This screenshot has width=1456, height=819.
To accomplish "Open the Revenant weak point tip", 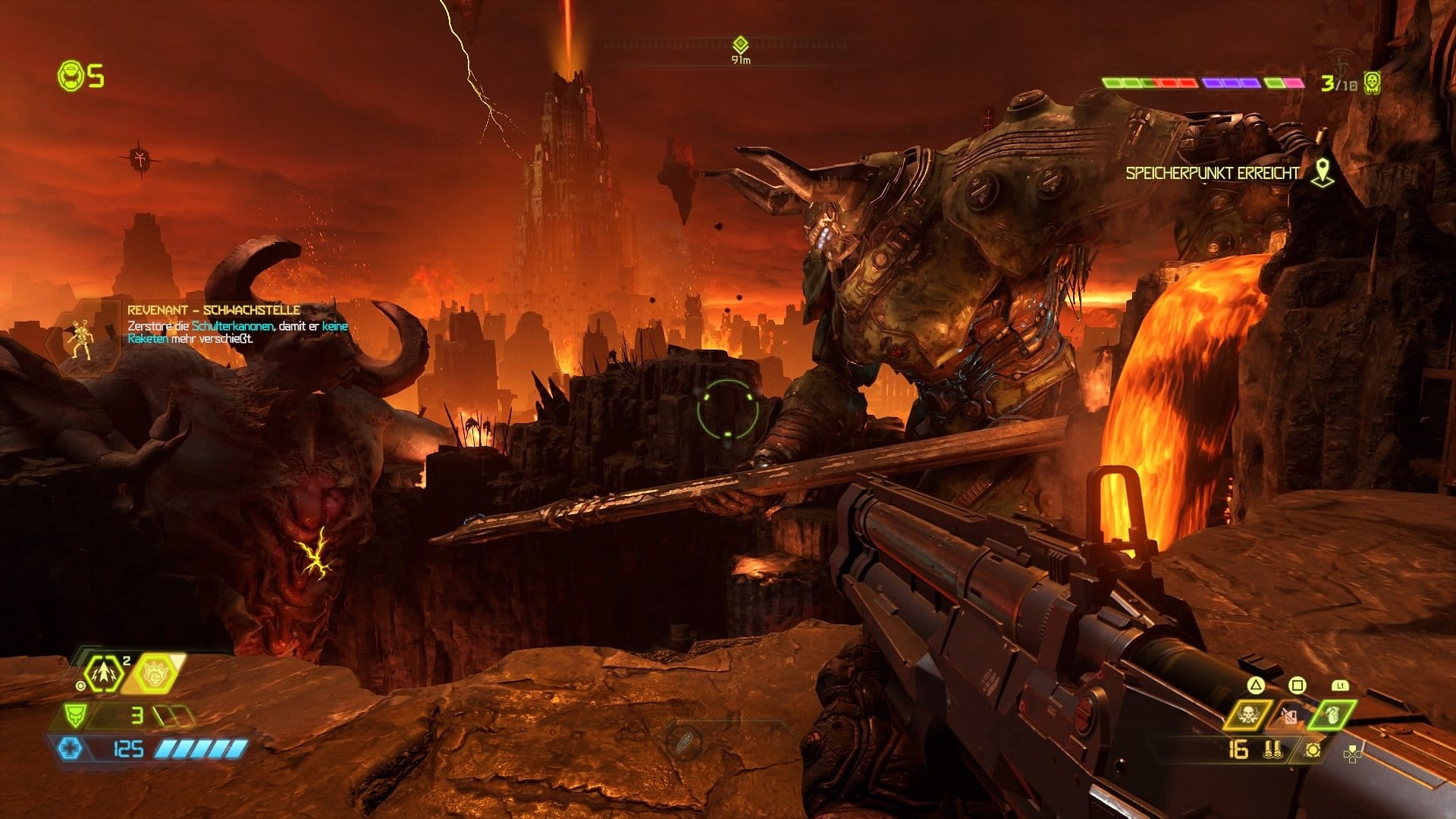I will 213,310.
